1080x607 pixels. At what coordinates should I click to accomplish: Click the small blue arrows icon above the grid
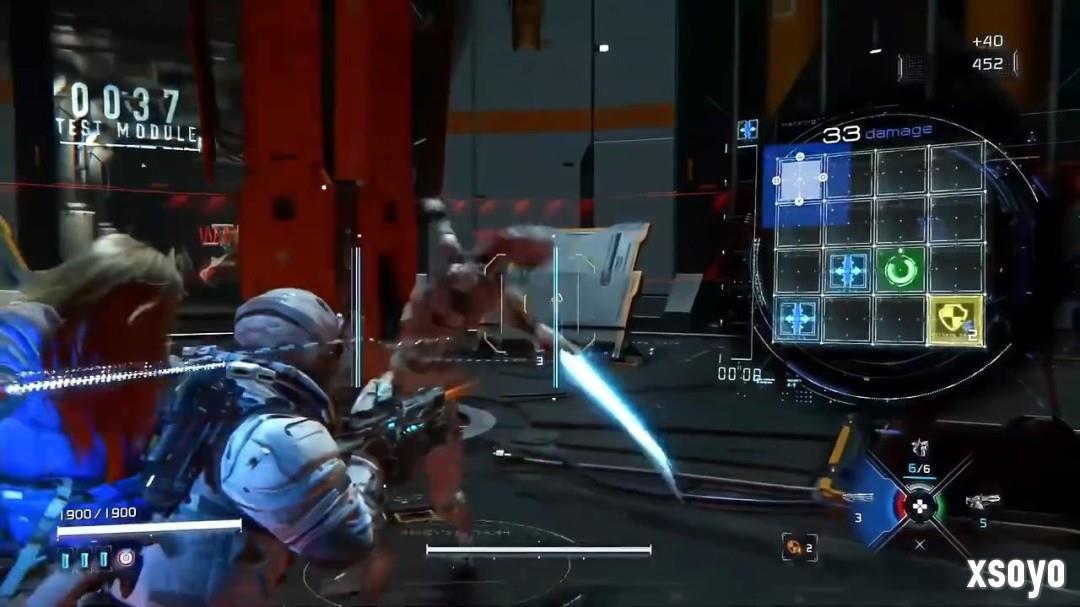(x=748, y=129)
